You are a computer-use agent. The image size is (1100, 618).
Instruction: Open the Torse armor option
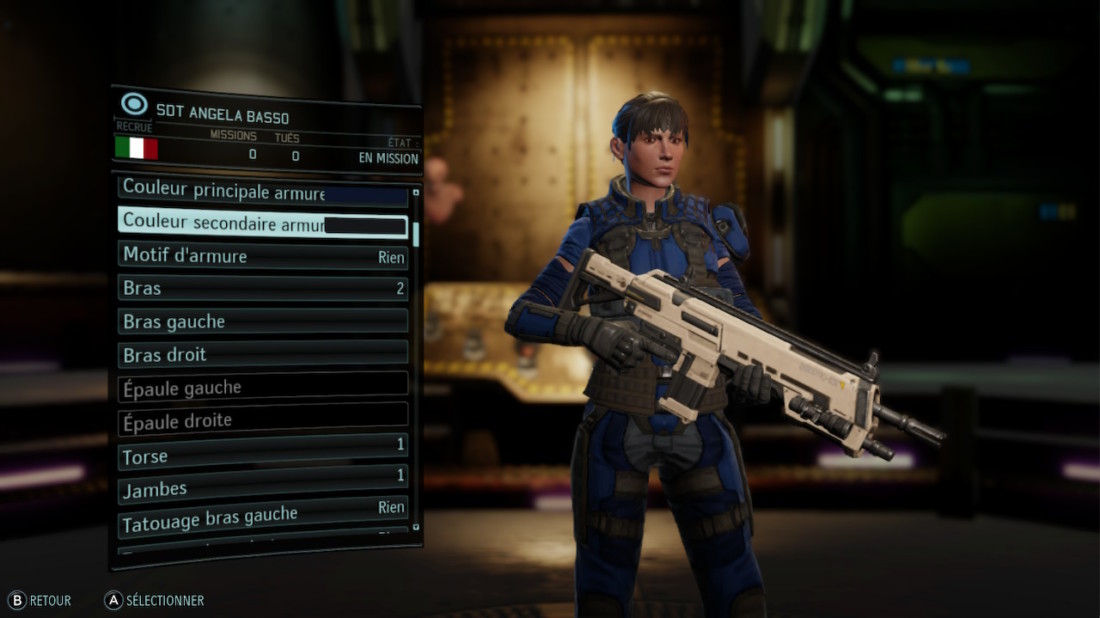pos(262,455)
